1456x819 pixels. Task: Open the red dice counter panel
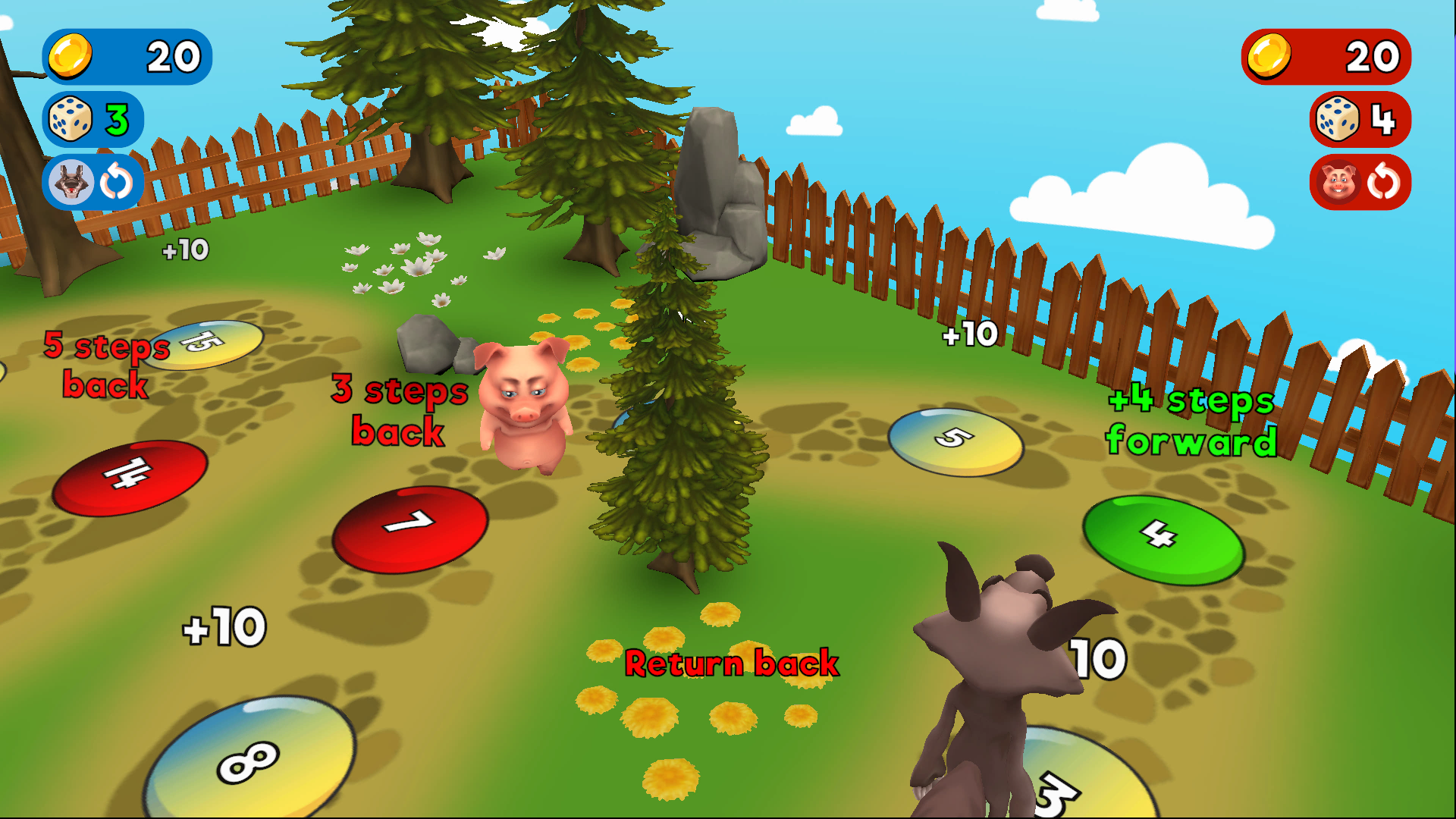pos(1360,120)
